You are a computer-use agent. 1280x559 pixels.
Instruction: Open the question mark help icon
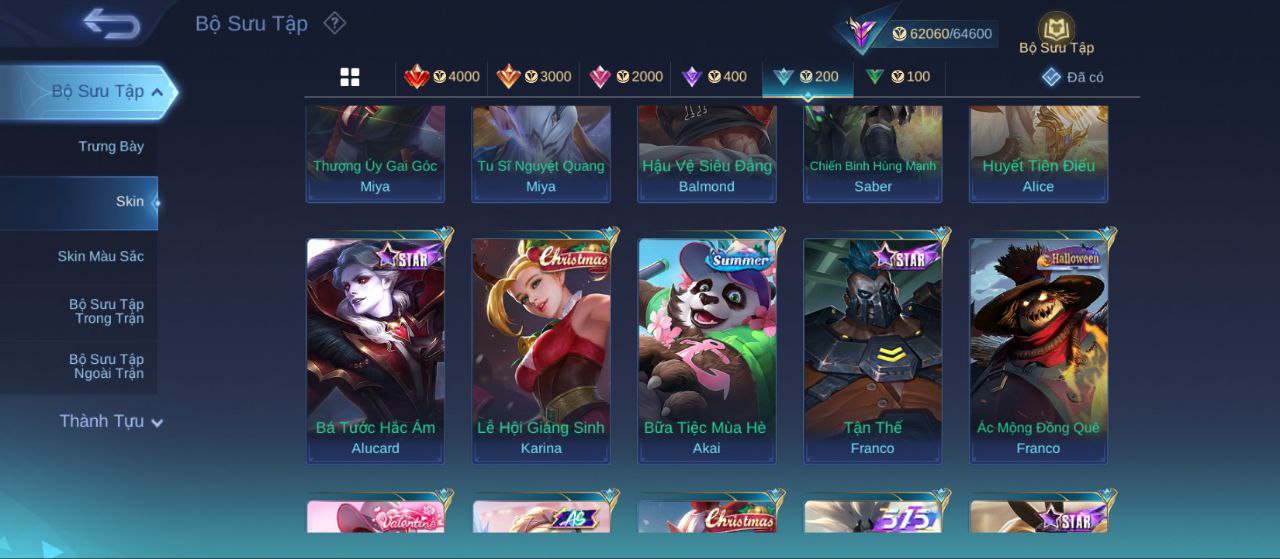coord(335,23)
